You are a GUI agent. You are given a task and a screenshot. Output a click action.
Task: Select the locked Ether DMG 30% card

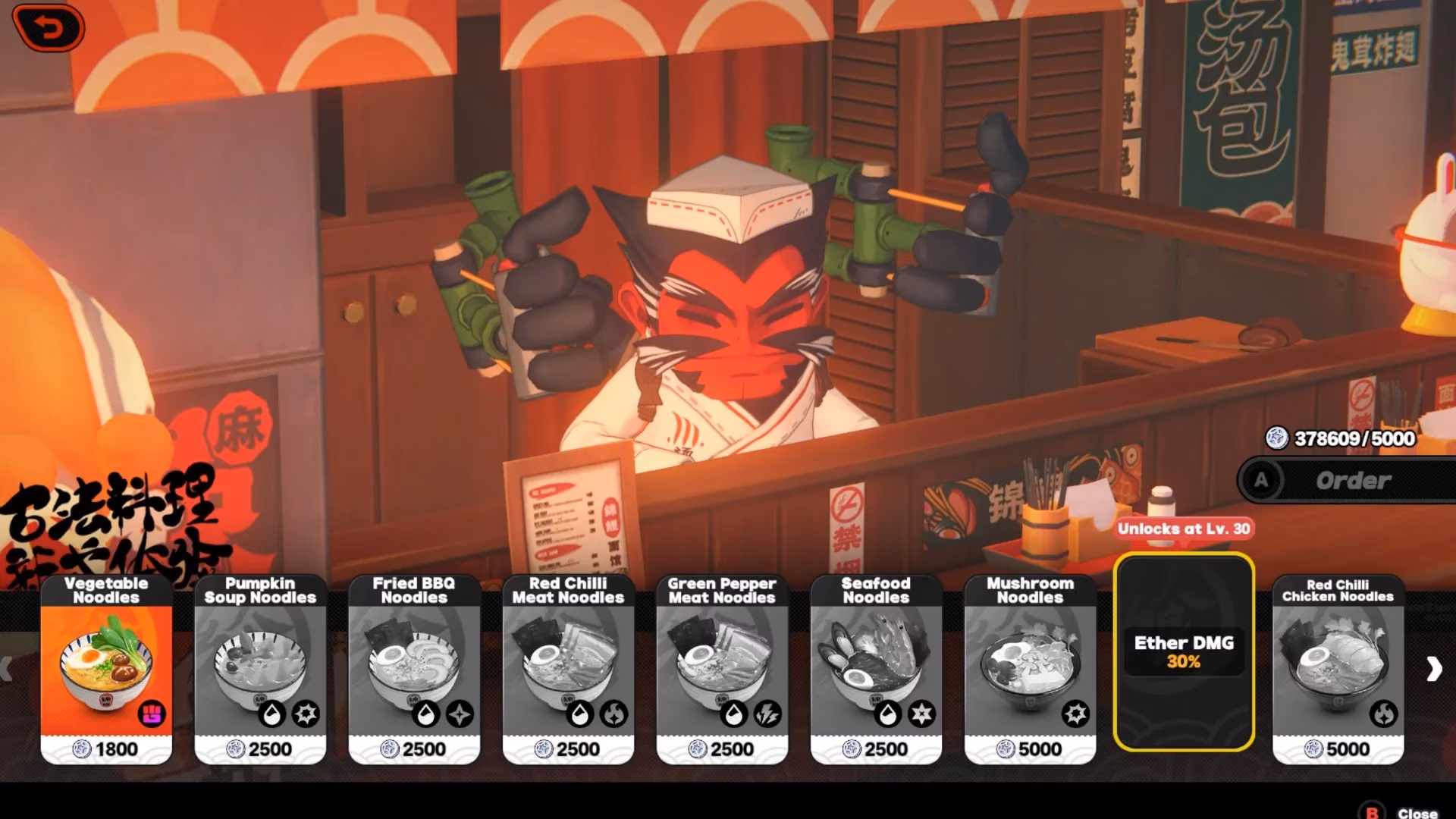point(1184,652)
